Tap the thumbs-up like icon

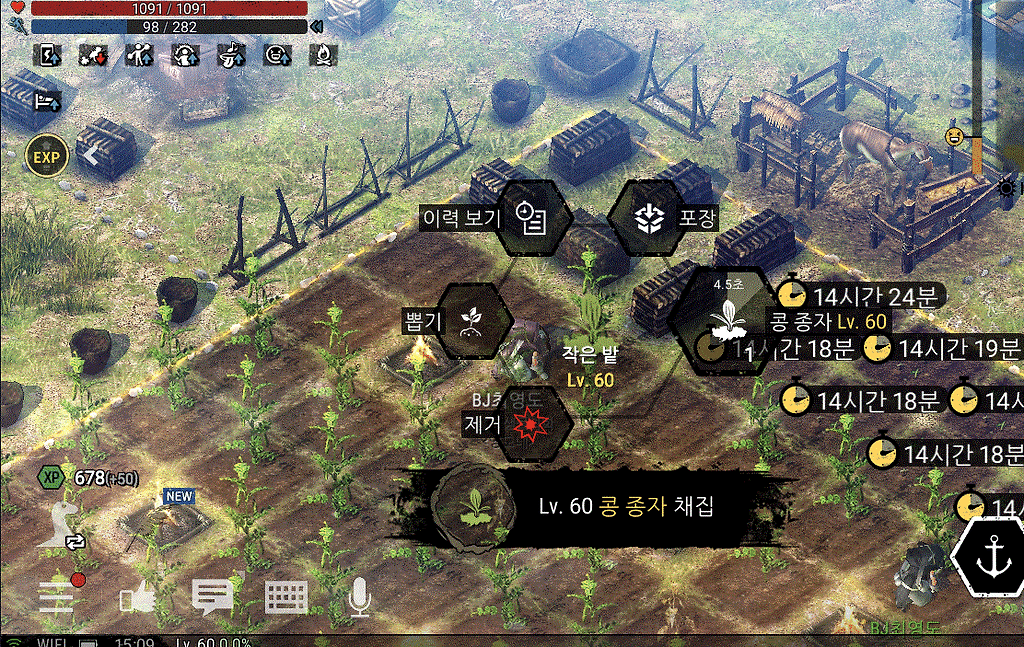135,598
